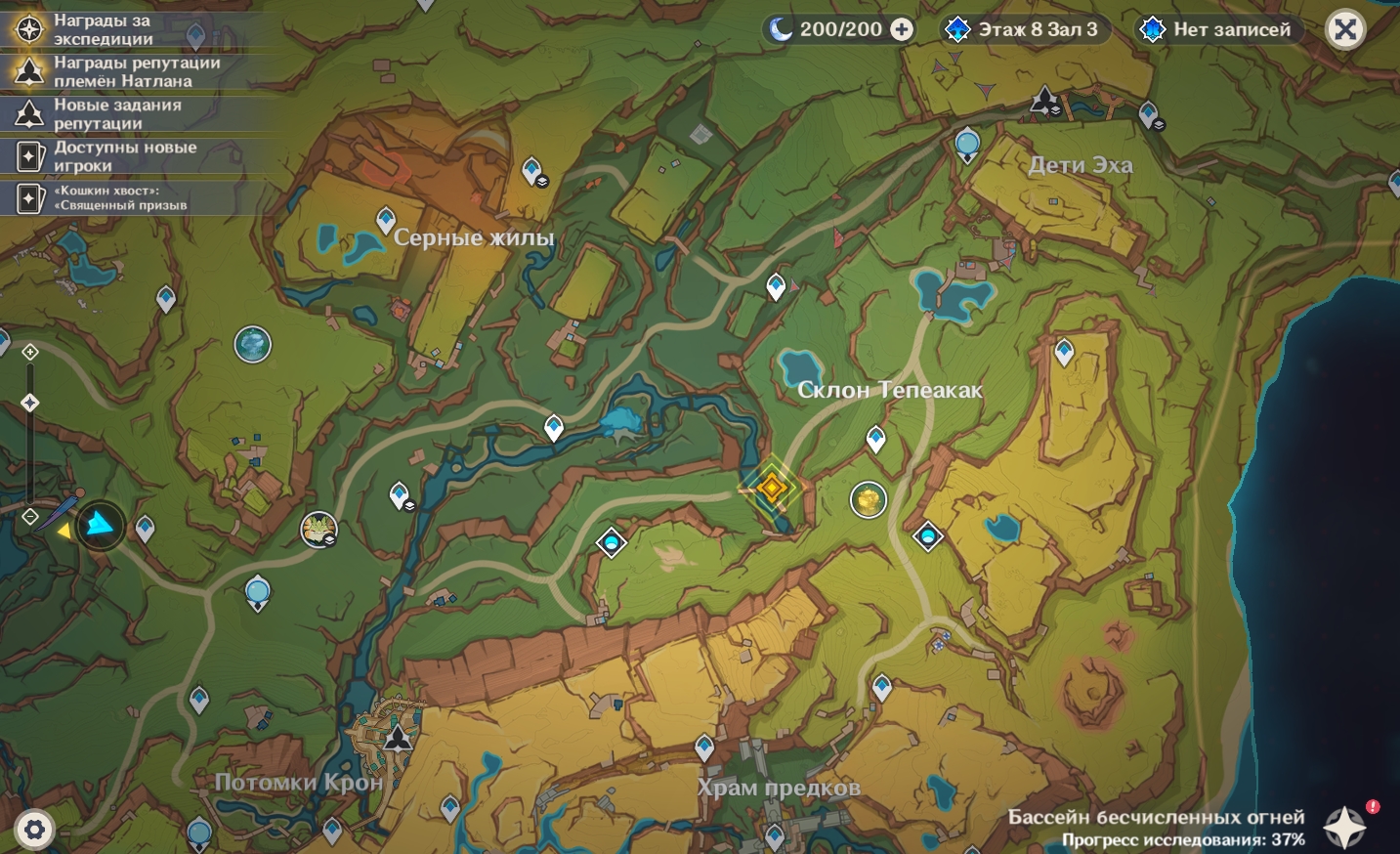Click the zoom slider handle

click(30, 403)
